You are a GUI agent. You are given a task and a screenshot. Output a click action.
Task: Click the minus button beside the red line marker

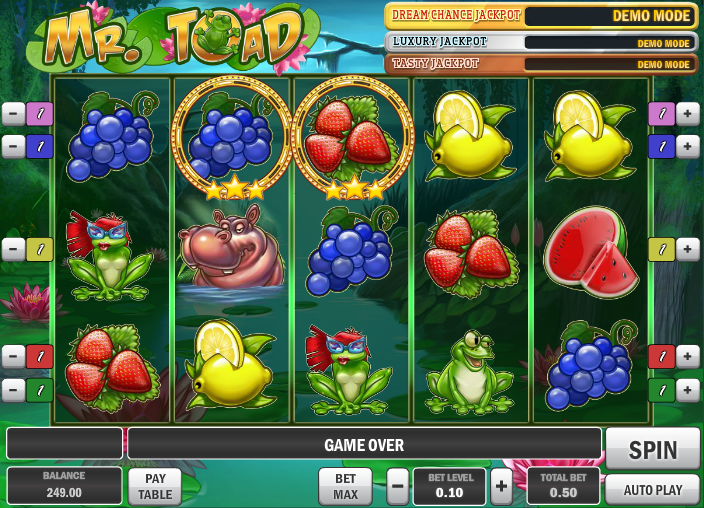click(13, 356)
